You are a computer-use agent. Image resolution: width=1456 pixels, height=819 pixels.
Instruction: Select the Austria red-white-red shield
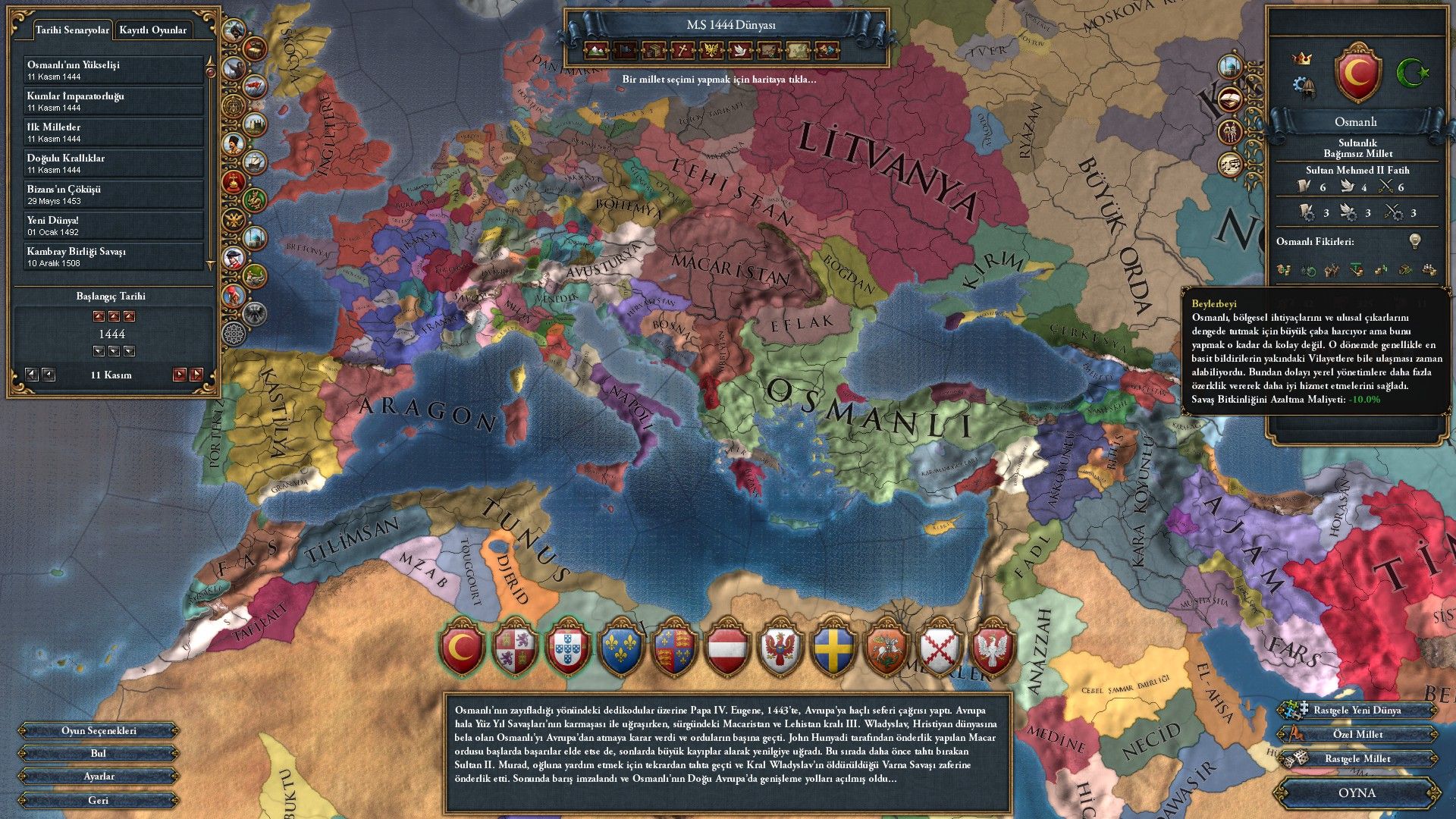[x=727, y=649]
